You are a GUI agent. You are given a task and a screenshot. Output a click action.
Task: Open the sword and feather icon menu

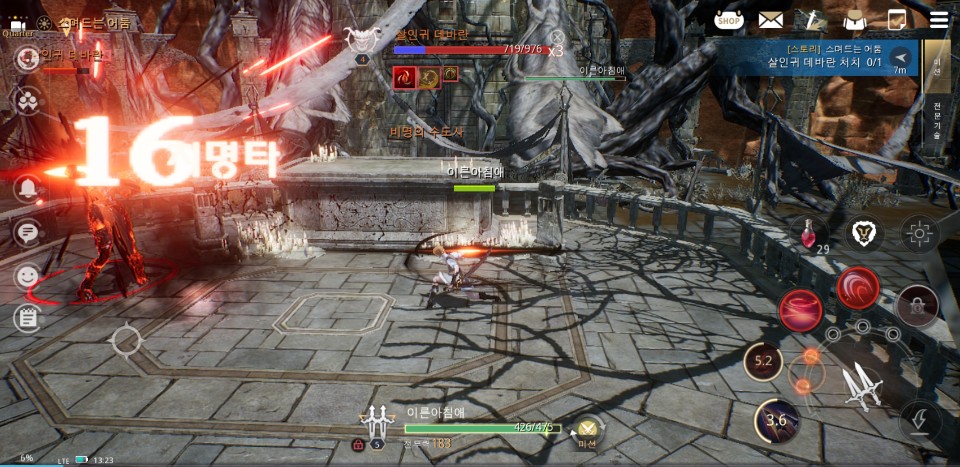point(811,19)
